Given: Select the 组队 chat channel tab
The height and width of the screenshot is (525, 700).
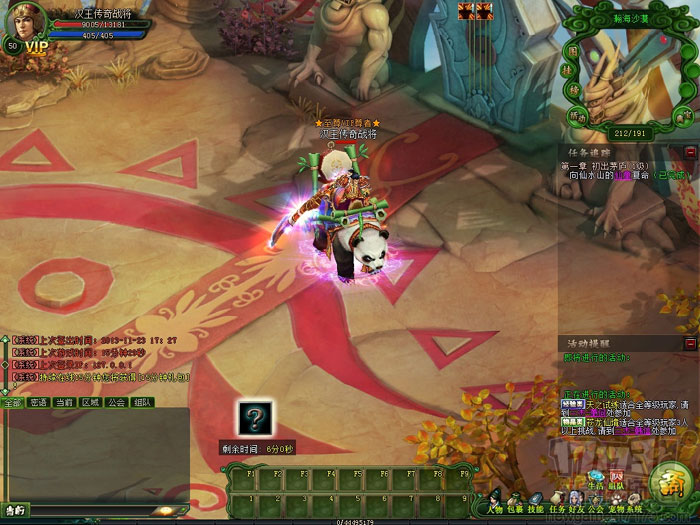Looking at the screenshot, I should point(143,402).
